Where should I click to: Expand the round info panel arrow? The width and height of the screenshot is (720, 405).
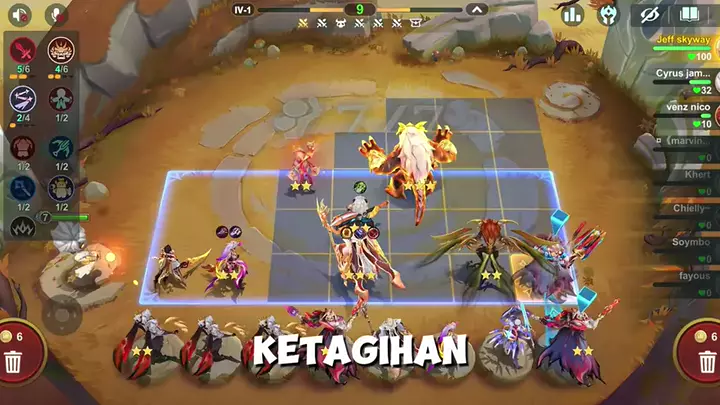click(x=477, y=10)
